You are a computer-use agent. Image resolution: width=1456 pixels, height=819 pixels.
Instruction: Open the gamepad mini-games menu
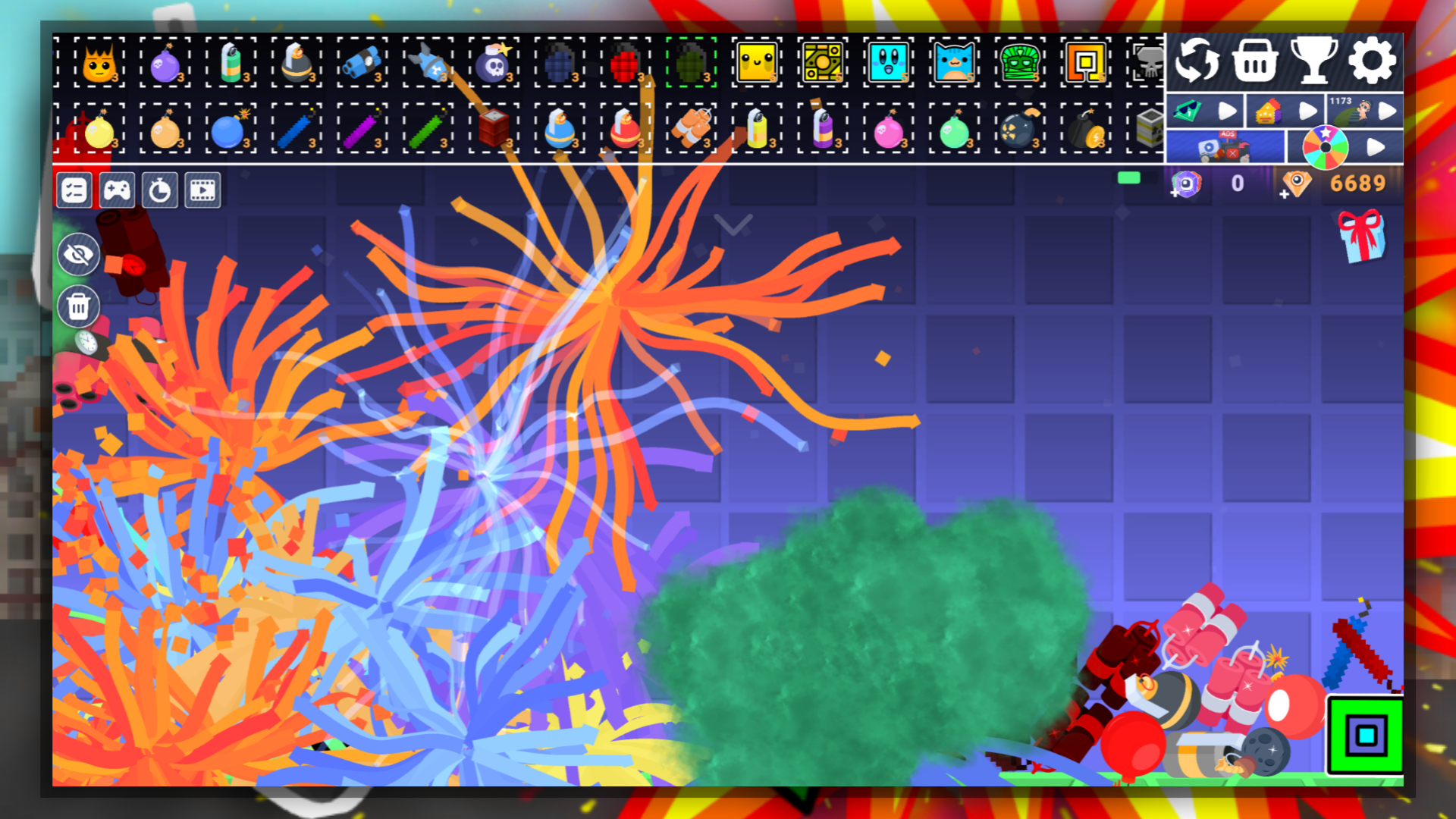click(x=118, y=190)
